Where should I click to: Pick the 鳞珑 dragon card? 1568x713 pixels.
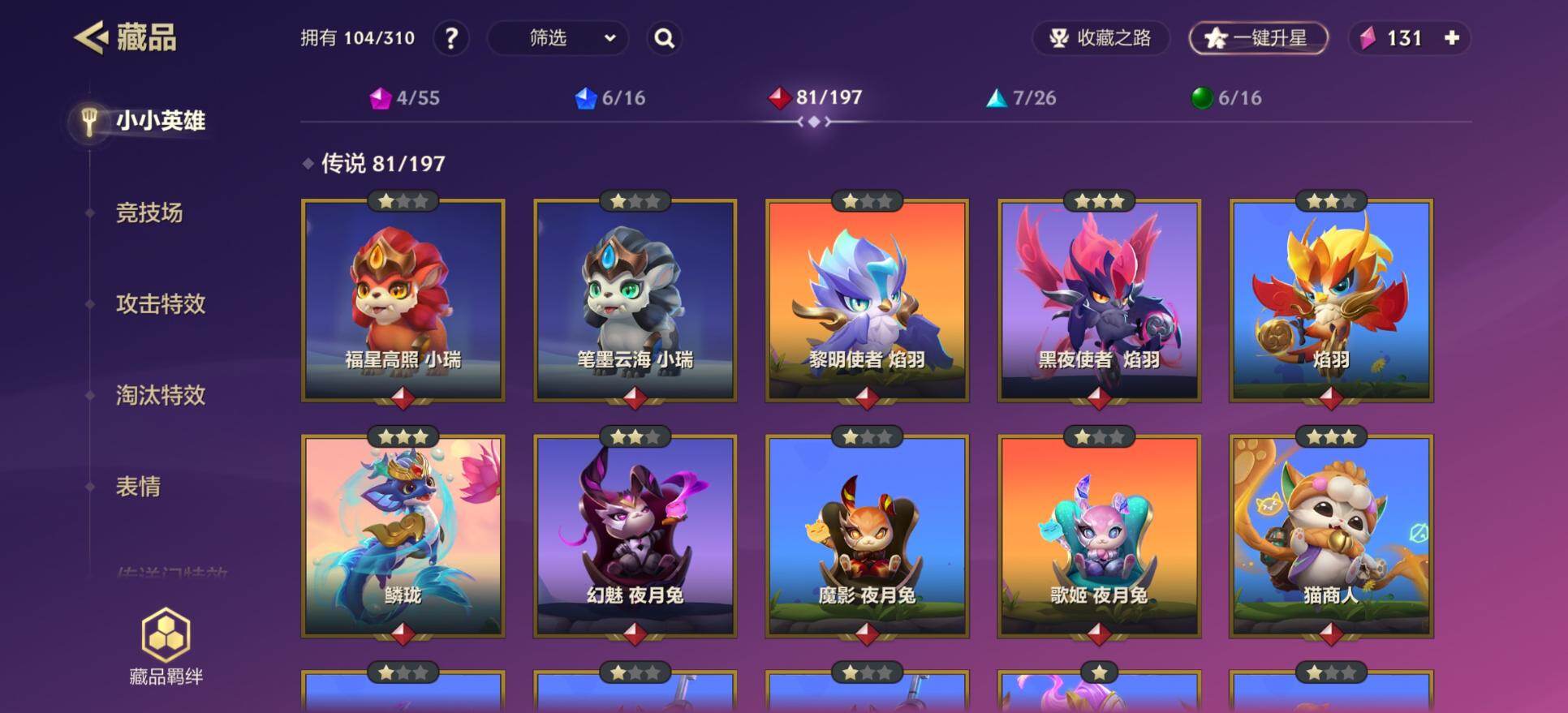coord(403,535)
